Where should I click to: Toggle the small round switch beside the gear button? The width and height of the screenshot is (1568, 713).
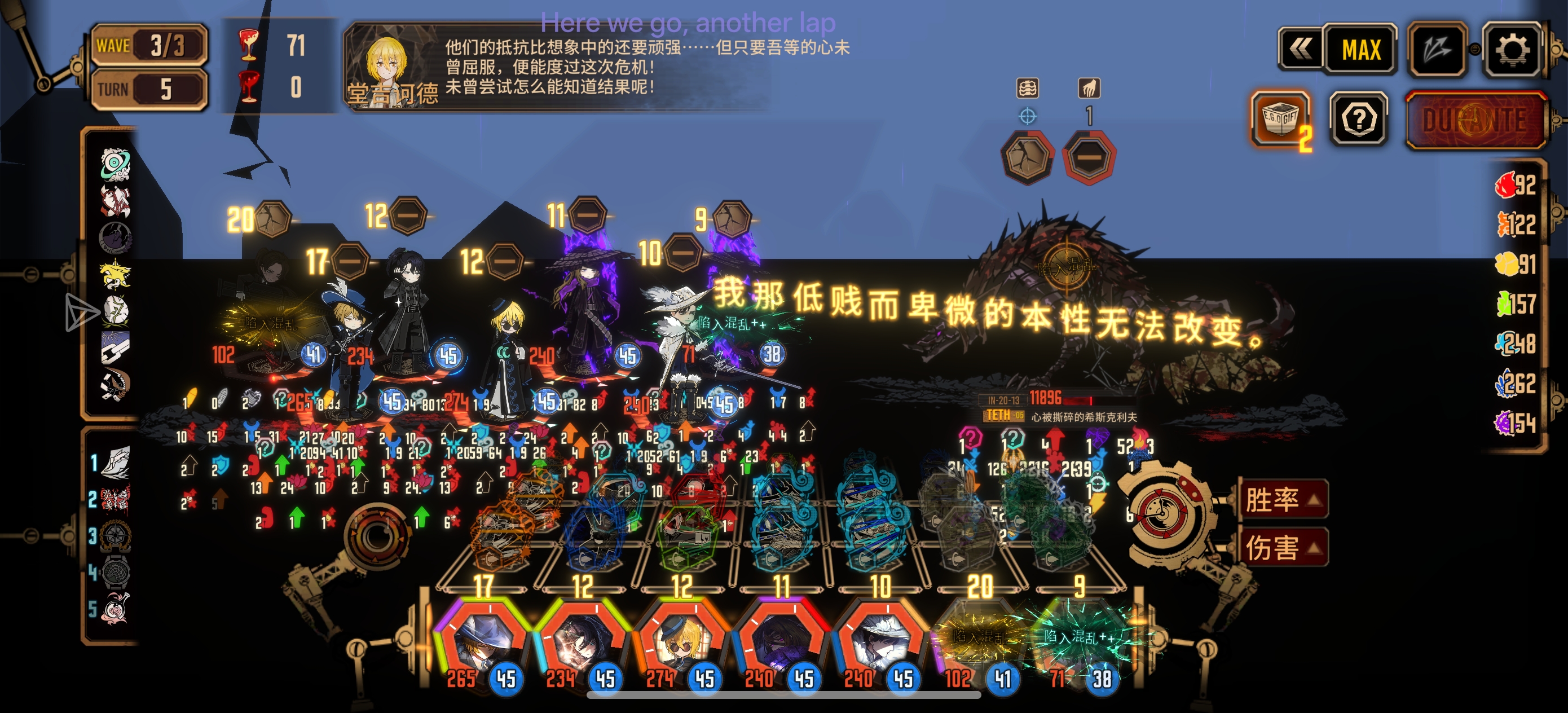tap(1475, 49)
